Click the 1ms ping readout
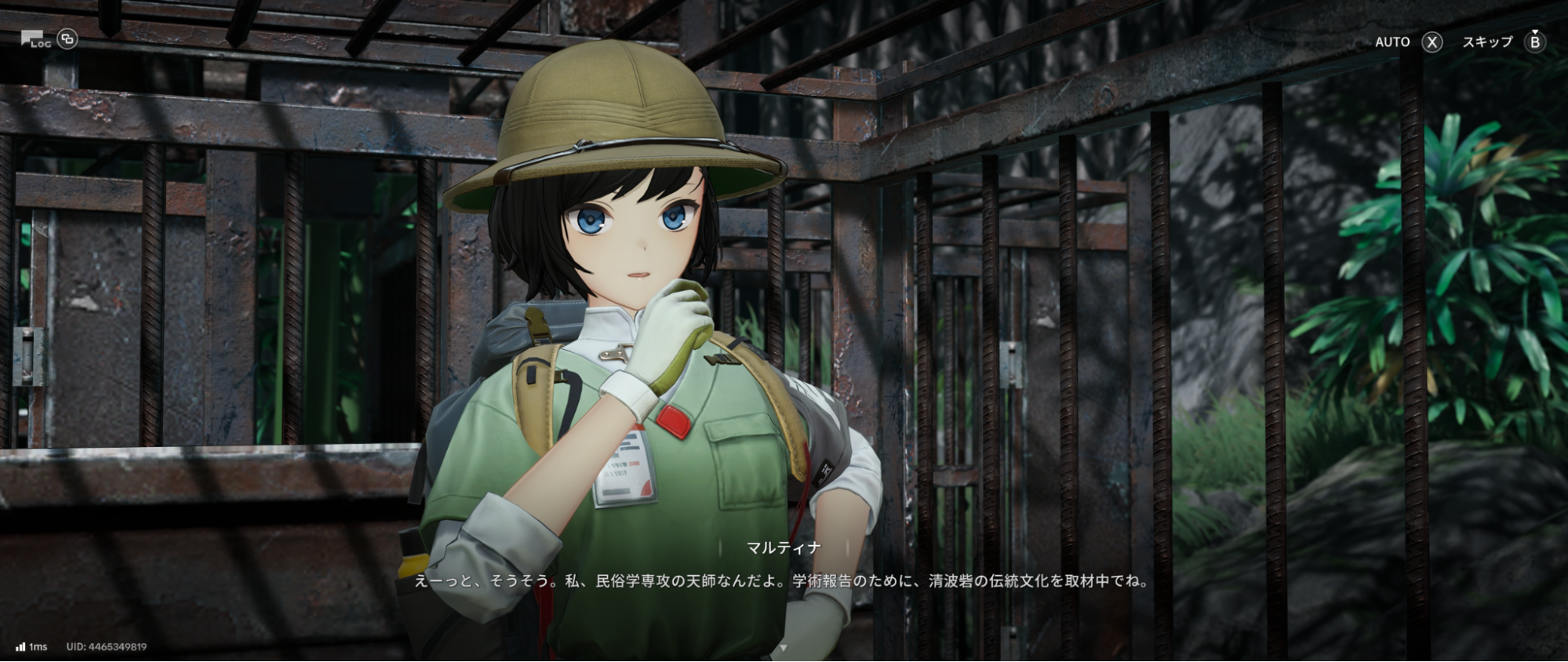The width and height of the screenshot is (1568, 662). (38, 646)
